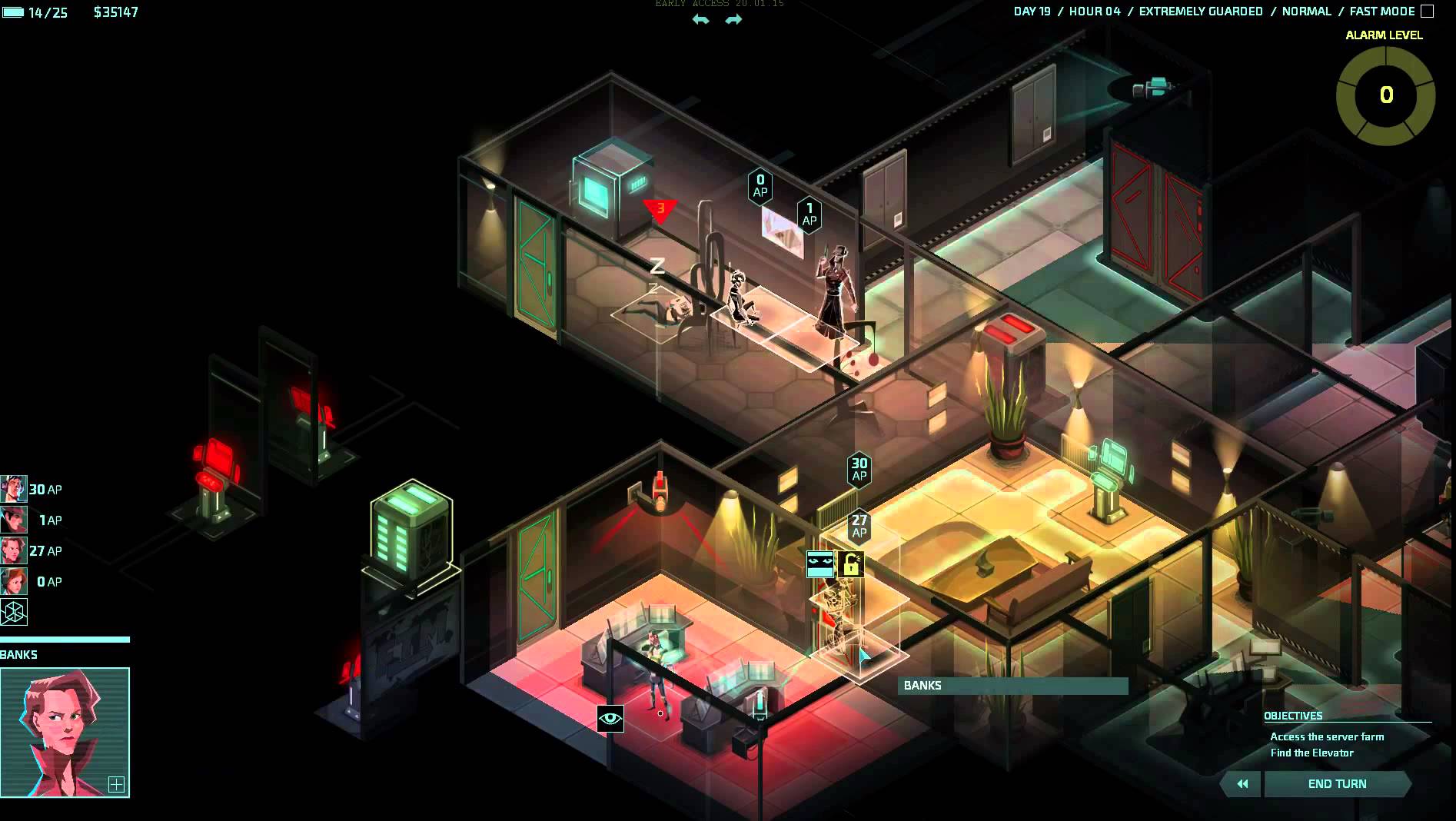The image size is (1456, 821).
Task: Click Banks' large character portrait
Action: coord(65,732)
